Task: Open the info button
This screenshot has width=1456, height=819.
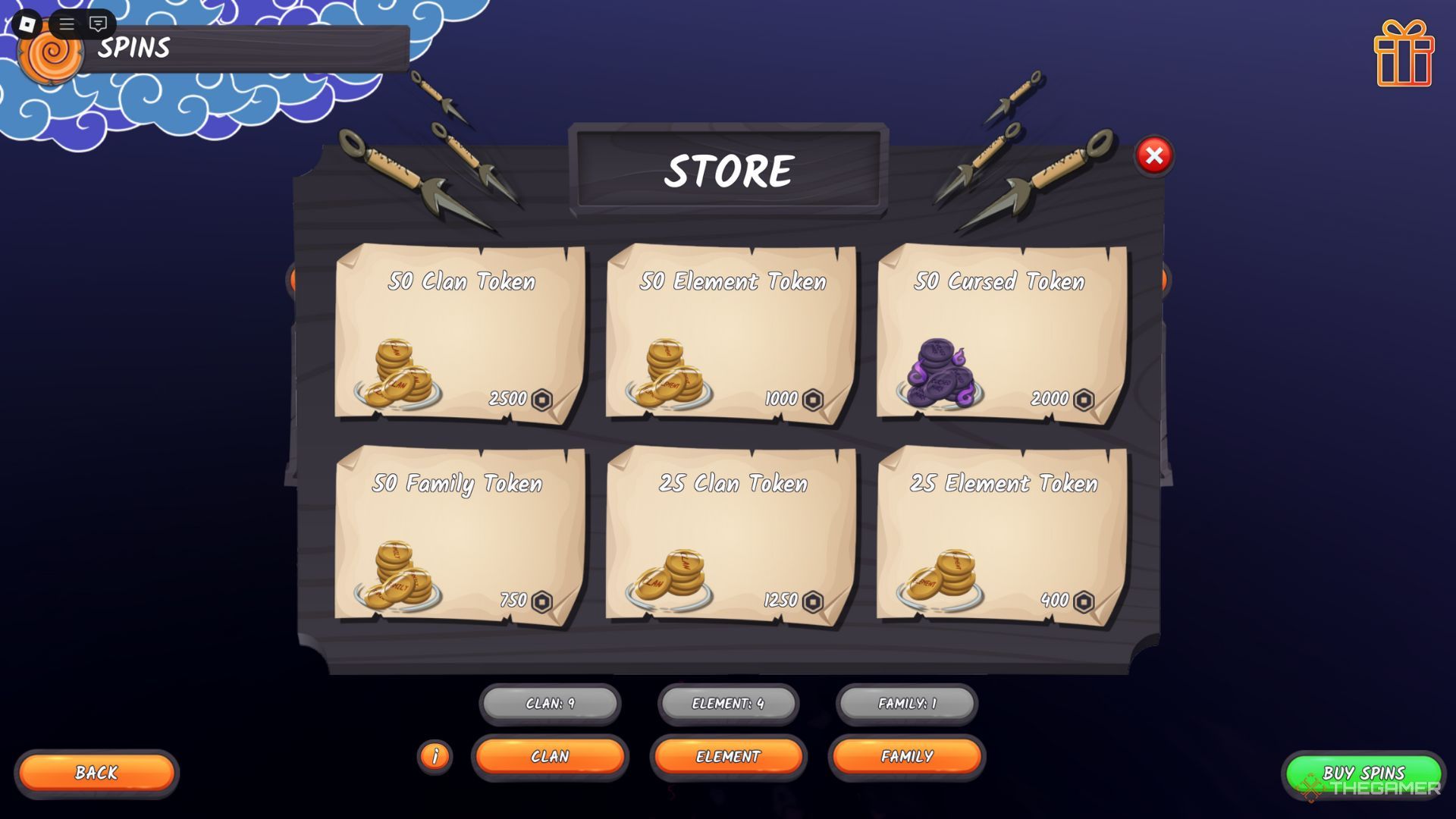Action: (435, 756)
